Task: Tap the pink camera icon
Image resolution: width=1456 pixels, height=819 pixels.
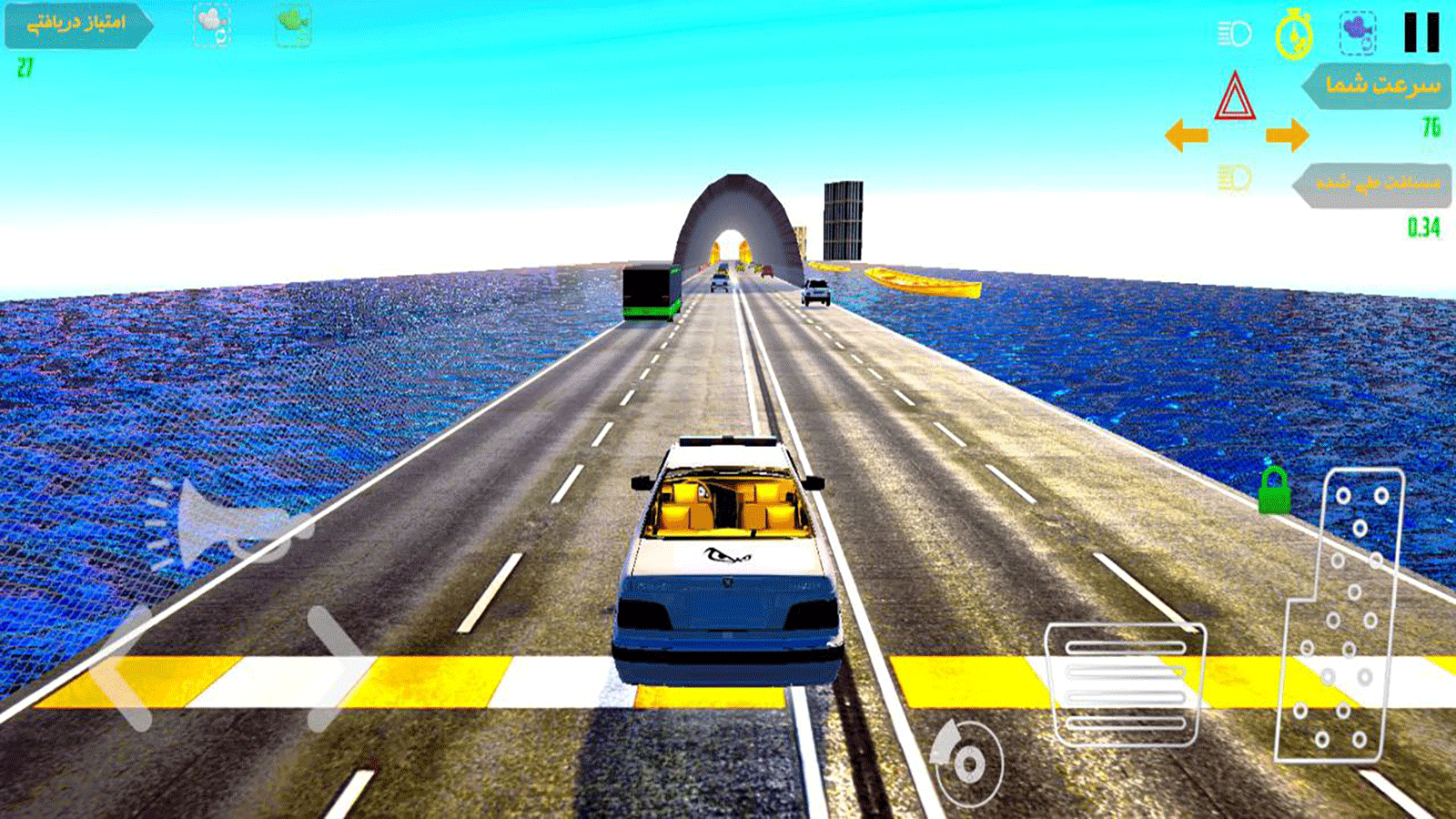Action: pos(212,25)
